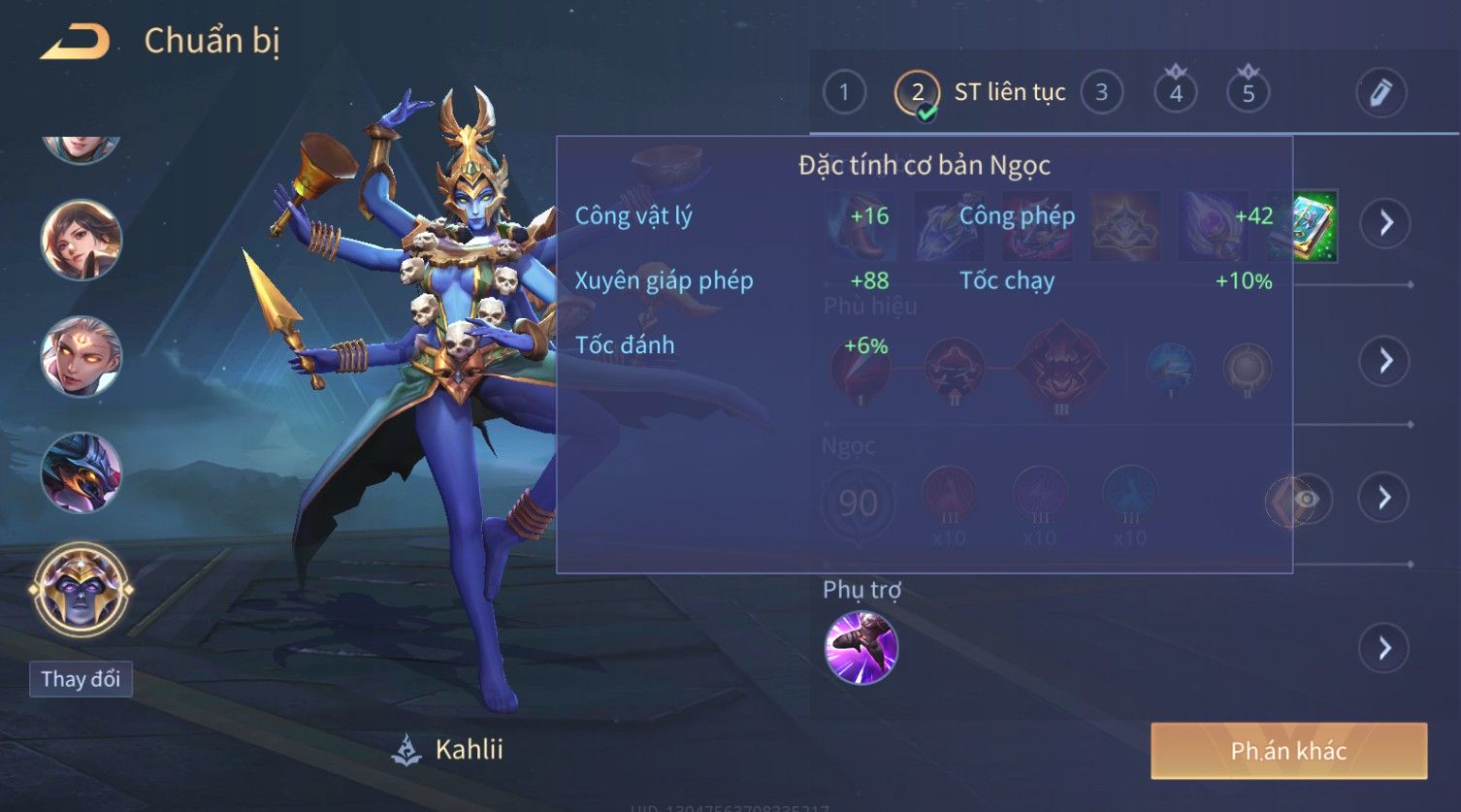Viewport: 1461px width, 812px height.
Task: Edit the build with the pencil icon
Action: click(1380, 93)
